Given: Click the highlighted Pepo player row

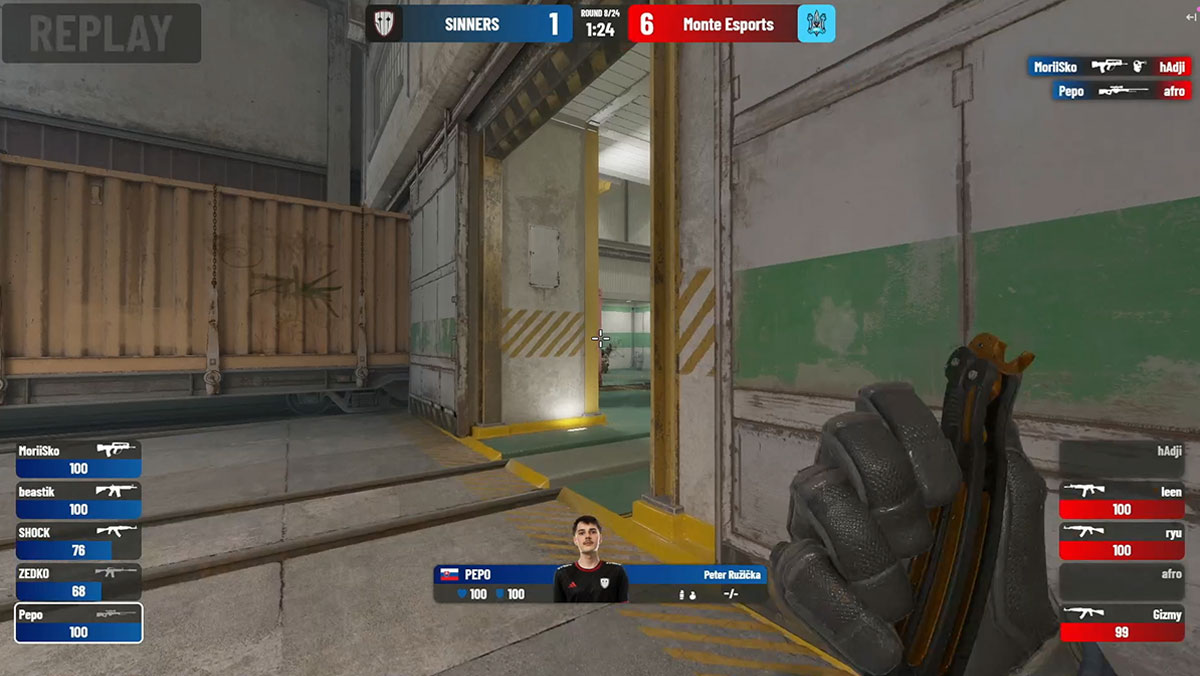Looking at the screenshot, I should point(78,622).
